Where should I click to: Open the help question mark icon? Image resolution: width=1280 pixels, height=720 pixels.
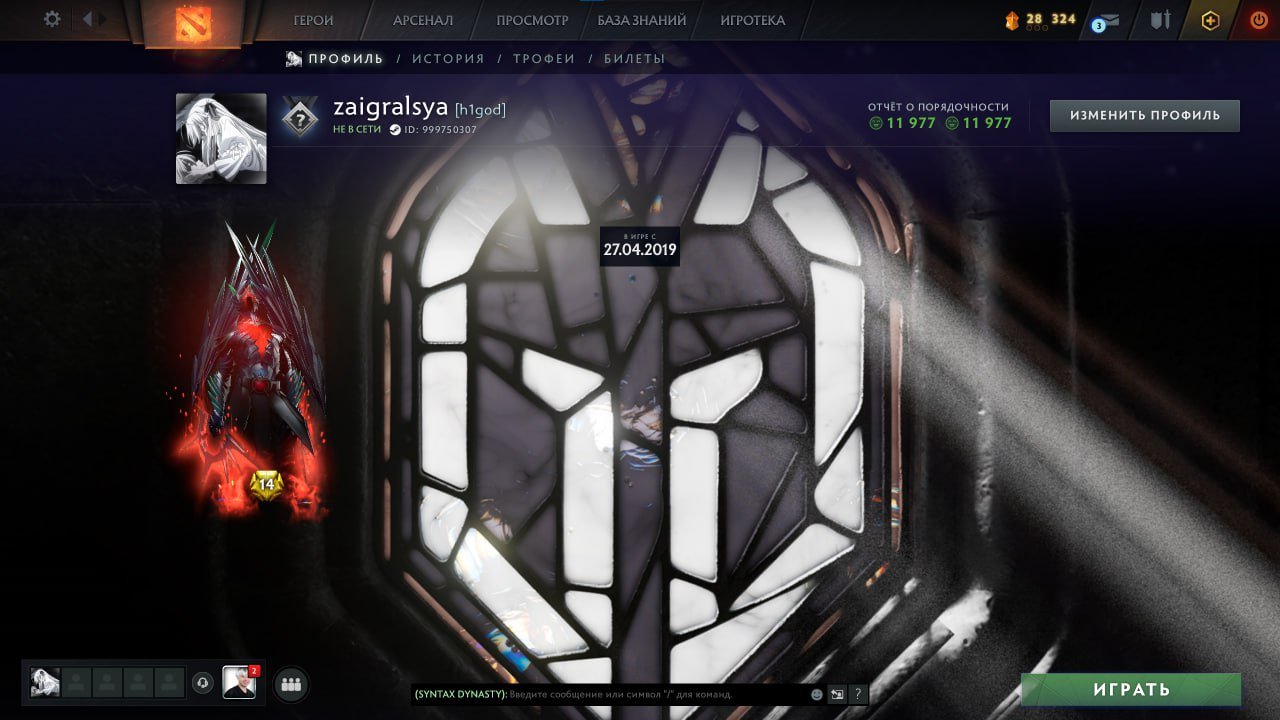[858, 694]
